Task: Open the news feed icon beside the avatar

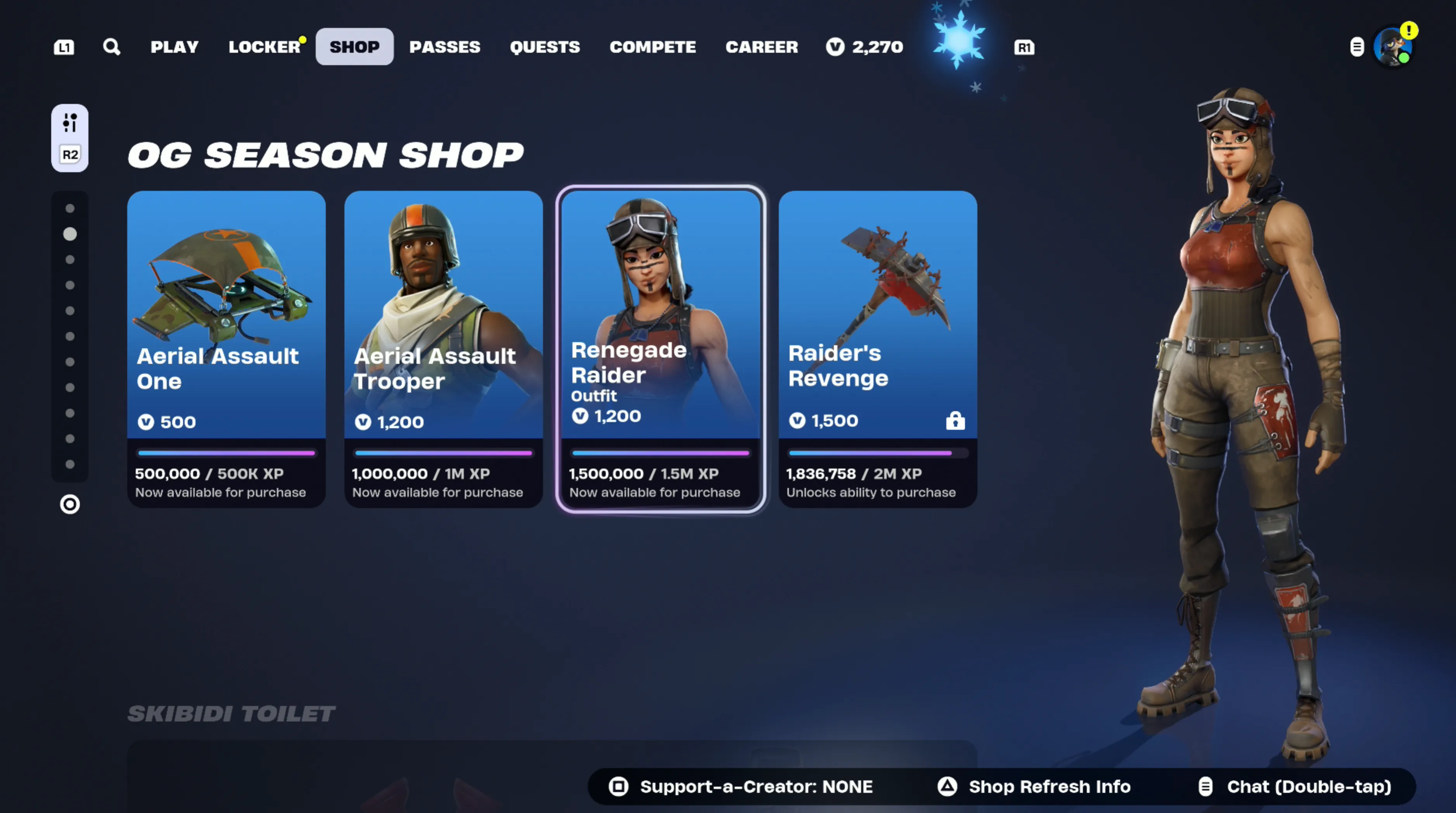Action: [x=1357, y=47]
